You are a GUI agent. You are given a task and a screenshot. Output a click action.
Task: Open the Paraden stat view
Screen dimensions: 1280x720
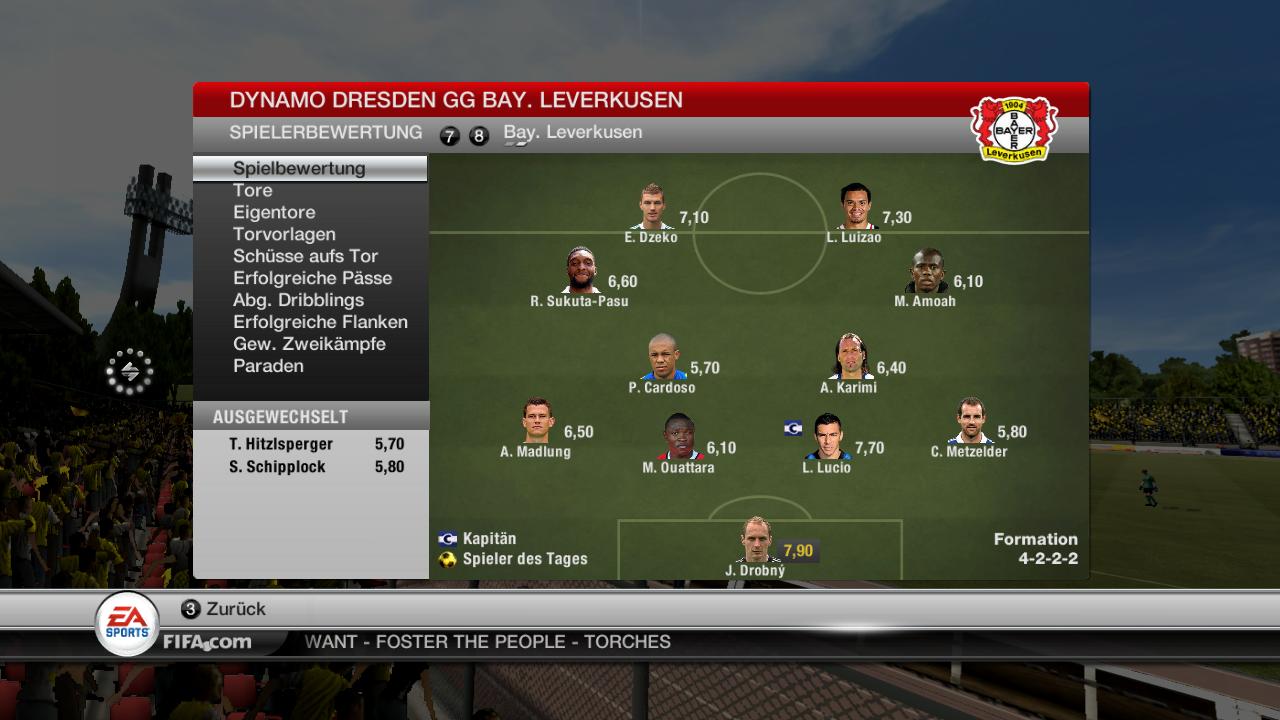pos(268,366)
